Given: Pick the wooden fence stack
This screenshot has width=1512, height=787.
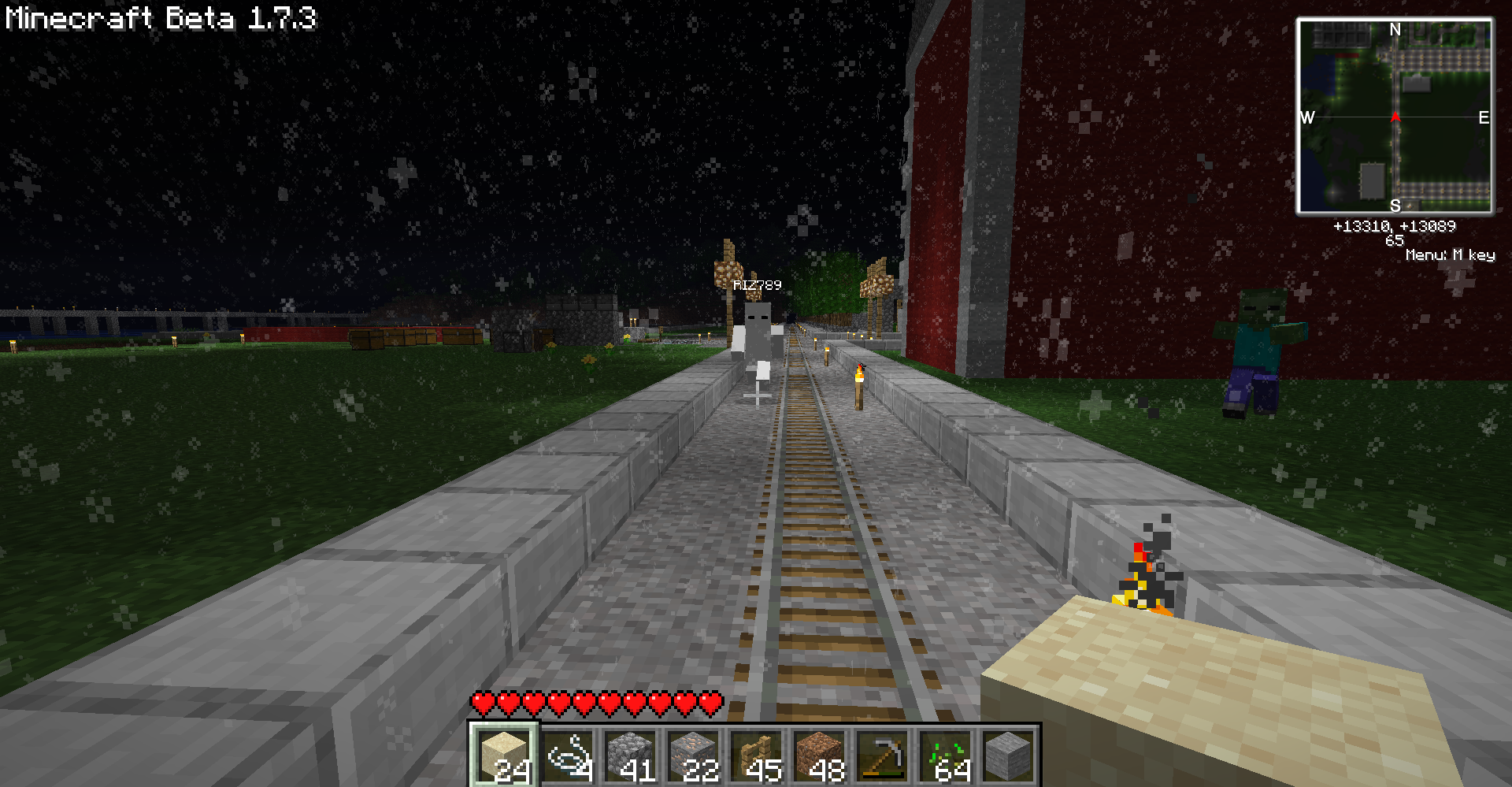Looking at the screenshot, I should pos(757,755).
